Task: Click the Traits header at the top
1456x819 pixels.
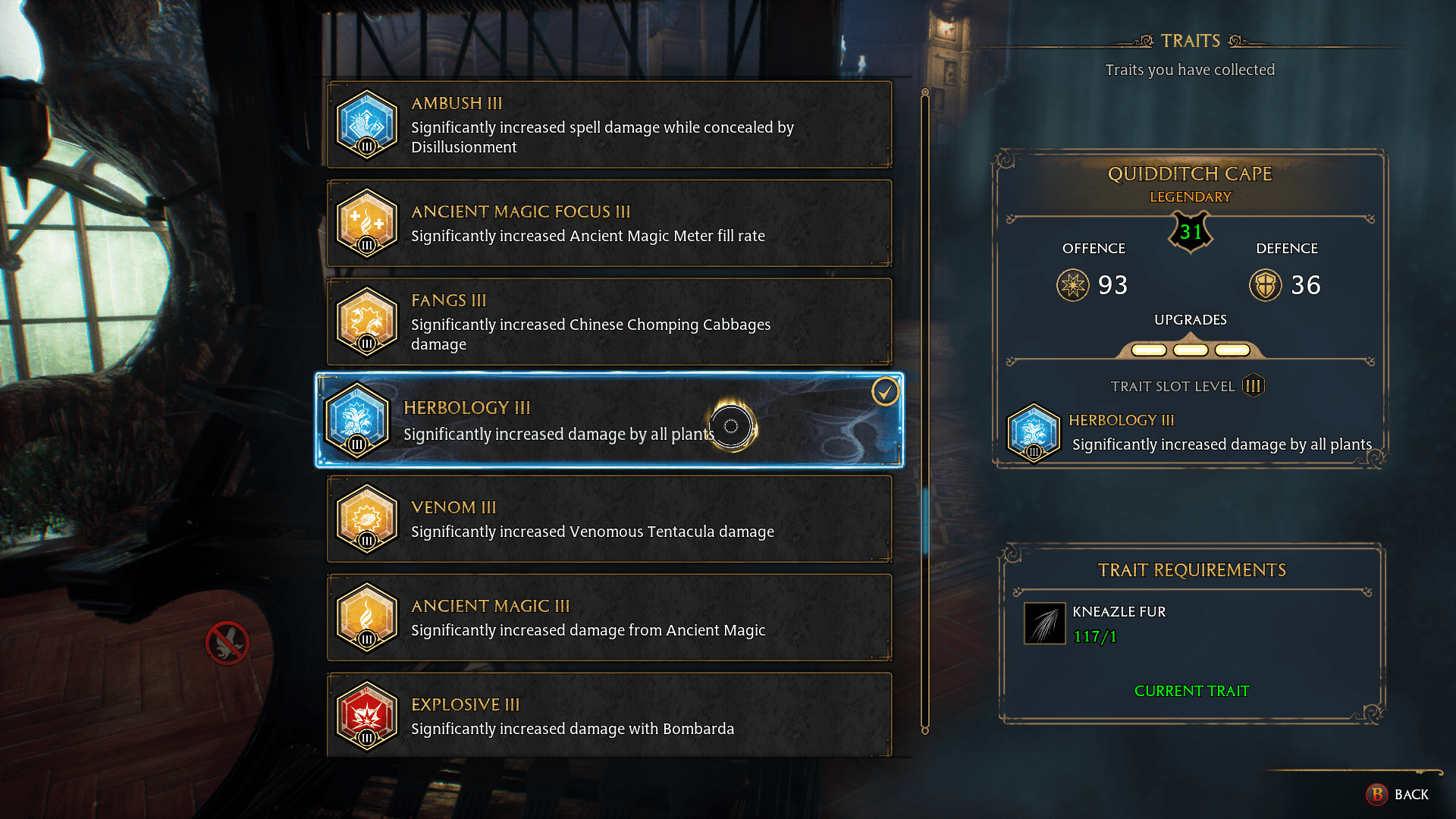Action: point(1191,41)
